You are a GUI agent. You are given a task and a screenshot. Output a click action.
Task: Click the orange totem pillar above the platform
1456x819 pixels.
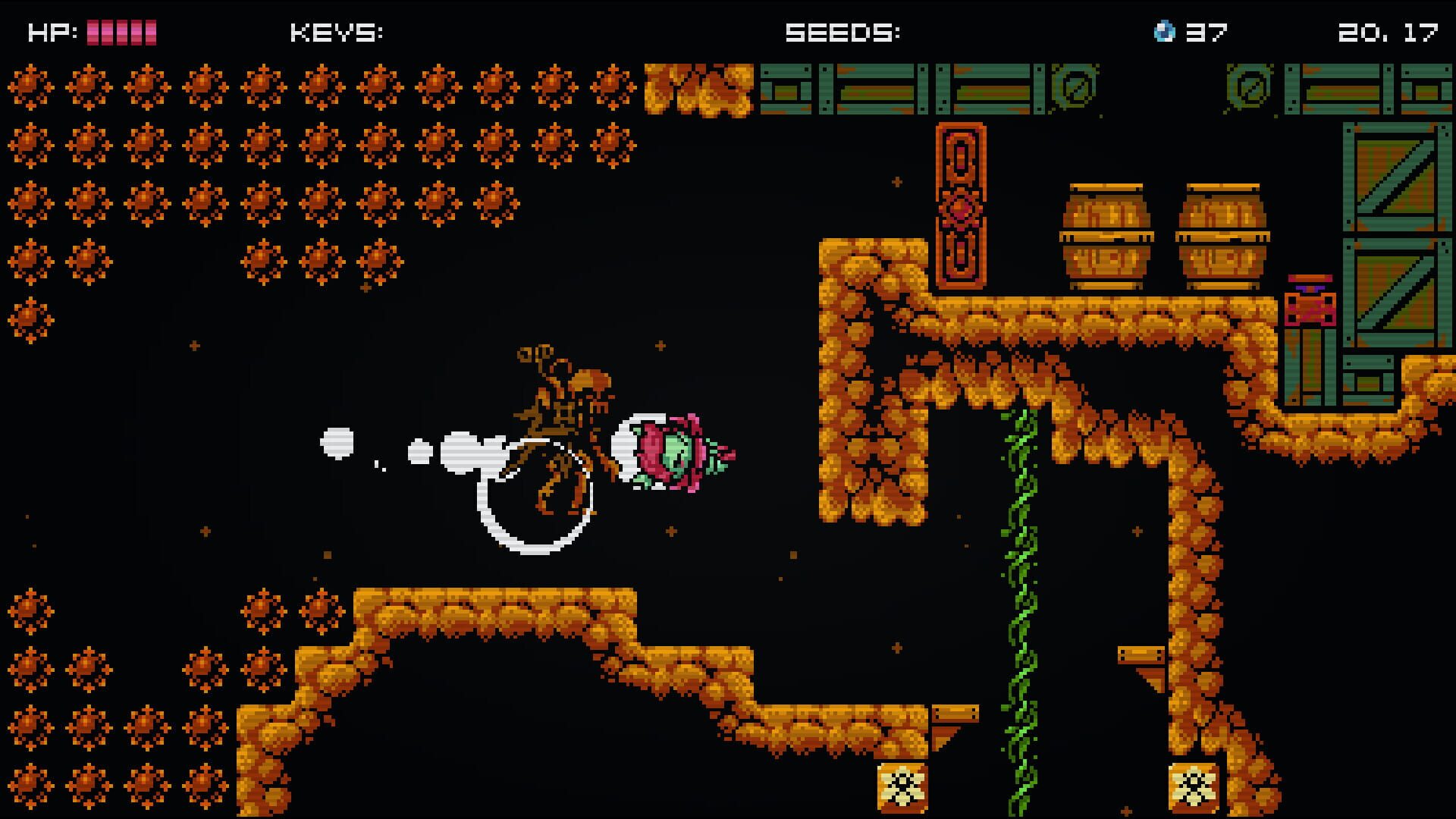pos(961,205)
